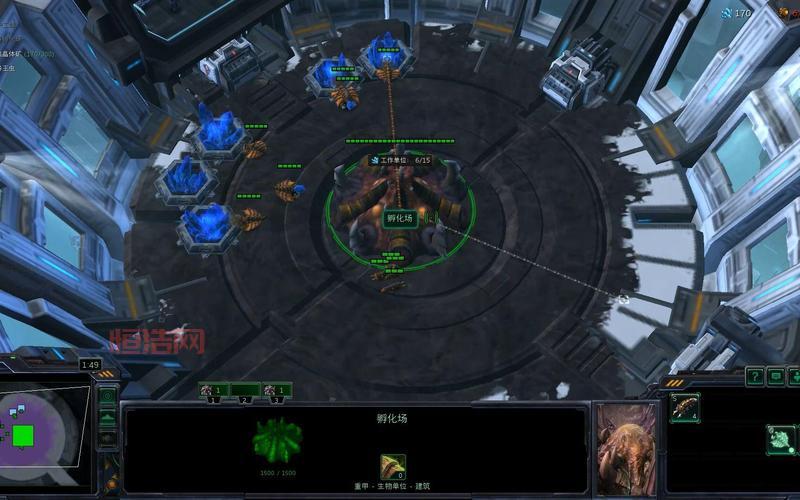Select control group 3 tab
Viewport: 800px width, 500px height.
pyautogui.click(x=277, y=390)
